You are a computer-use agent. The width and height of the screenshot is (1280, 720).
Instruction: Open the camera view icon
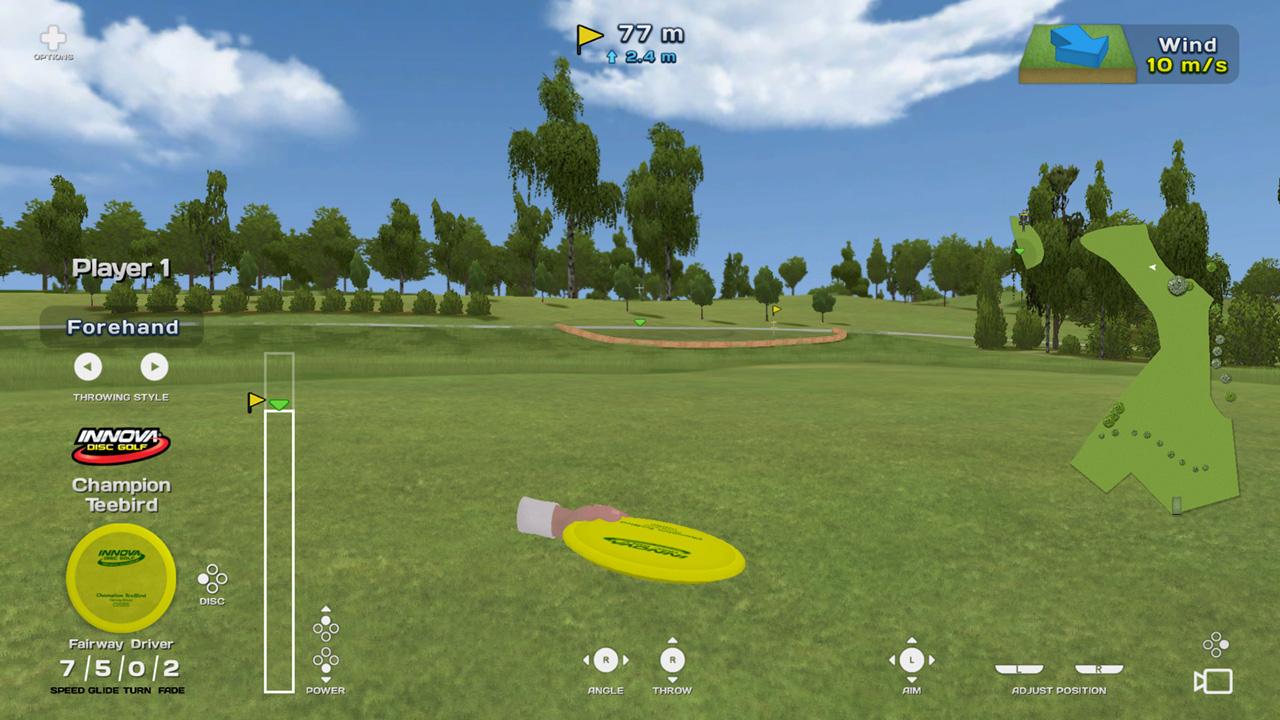pos(1213,681)
